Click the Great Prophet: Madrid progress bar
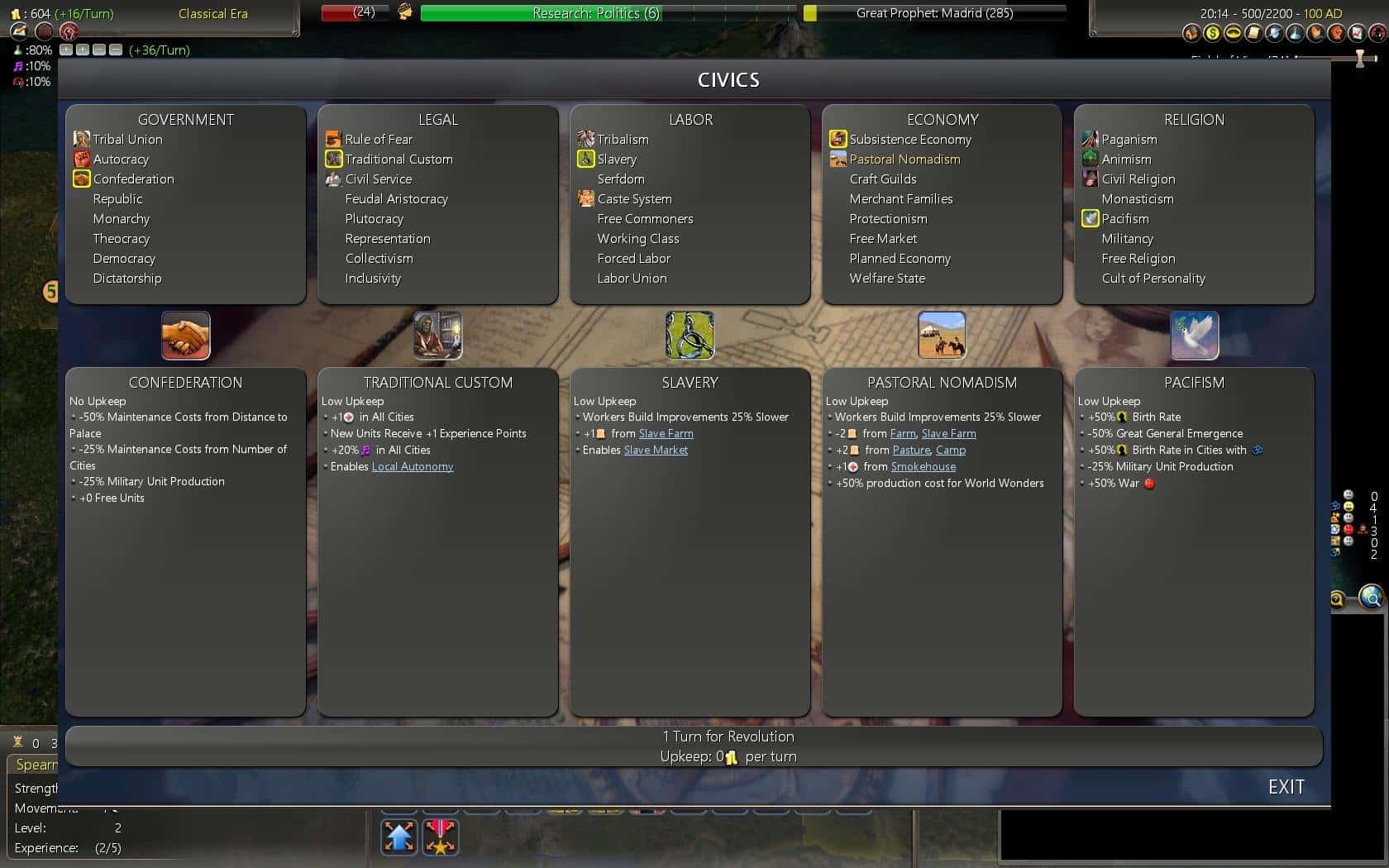The width and height of the screenshot is (1389, 868). [x=934, y=13]
